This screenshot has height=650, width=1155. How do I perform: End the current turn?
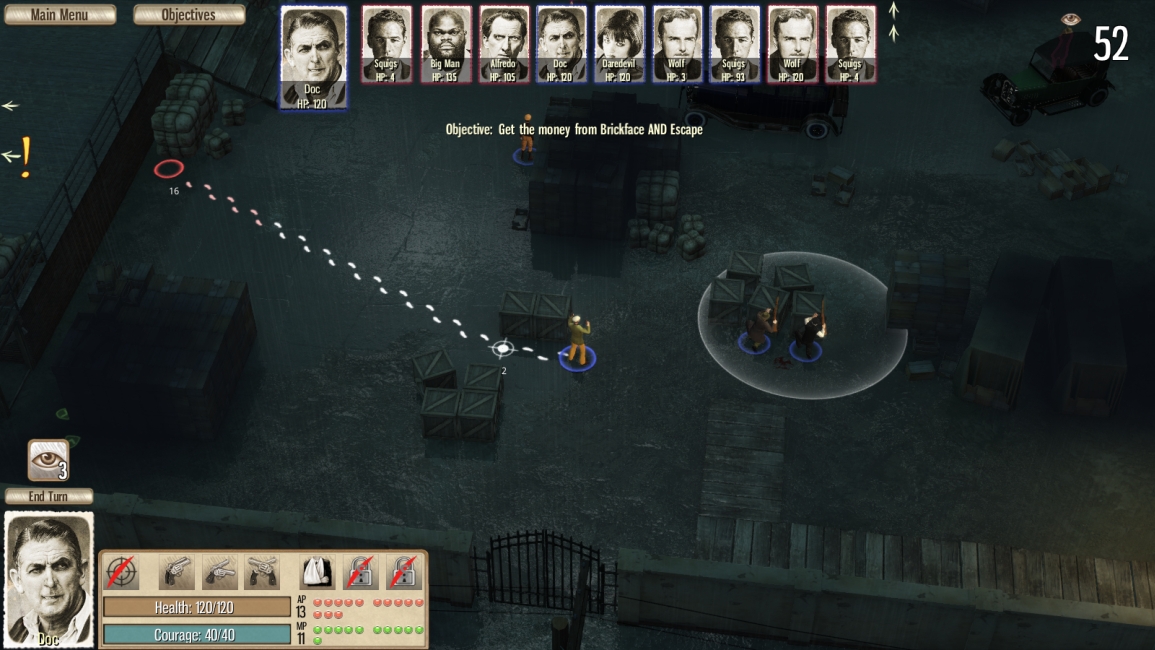coord(49,496)
